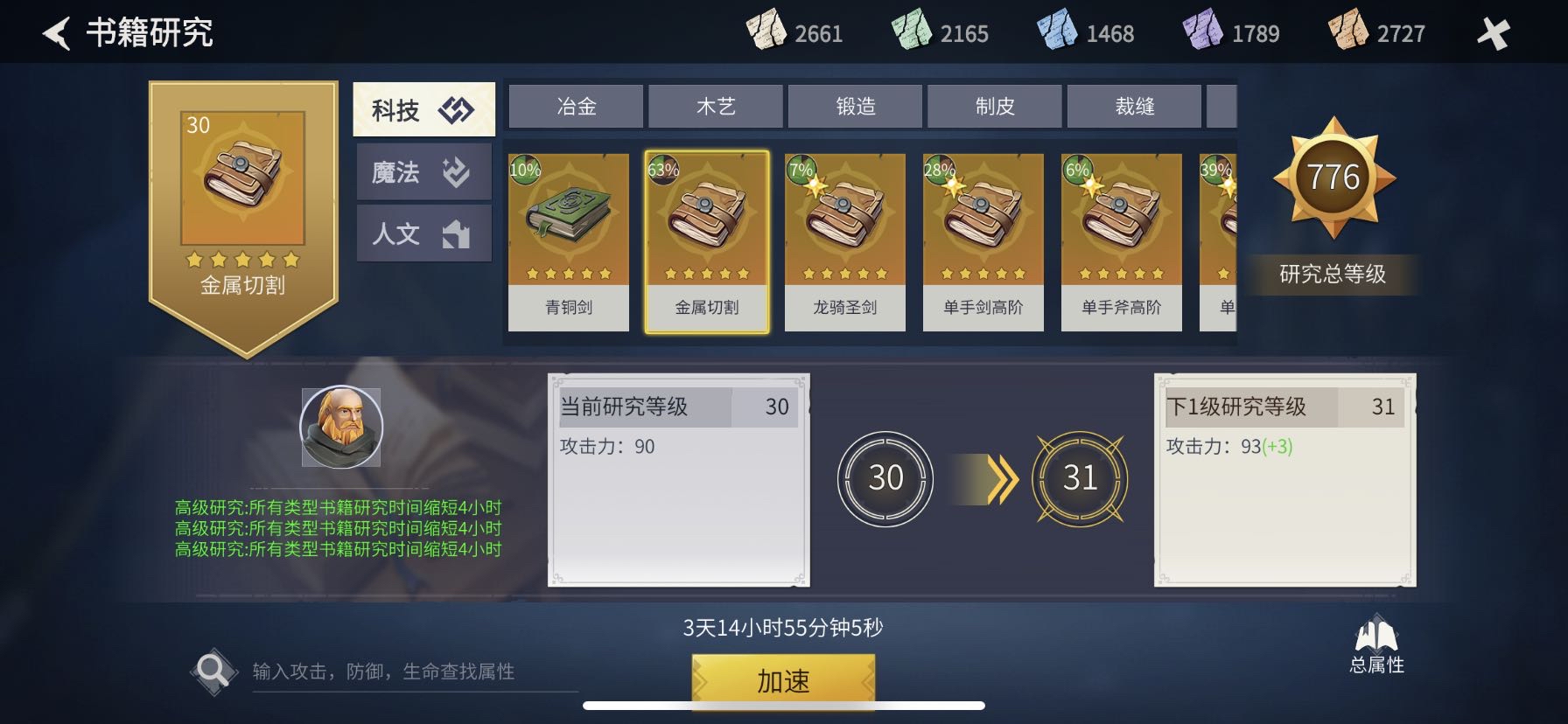Choose the 单手剑高阶 book card

(983, 242)
